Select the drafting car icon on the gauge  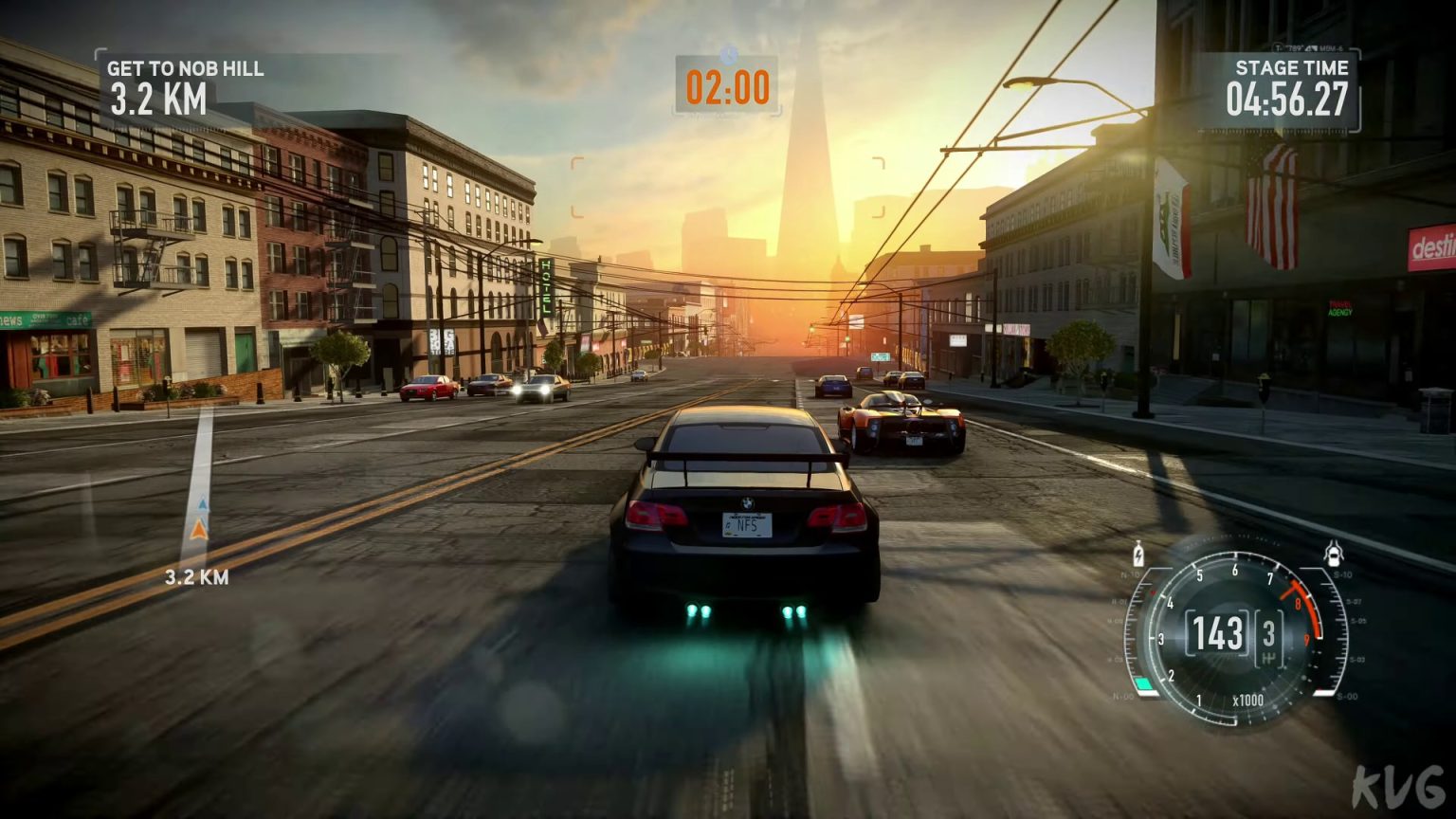click(x=1334, y=555)
